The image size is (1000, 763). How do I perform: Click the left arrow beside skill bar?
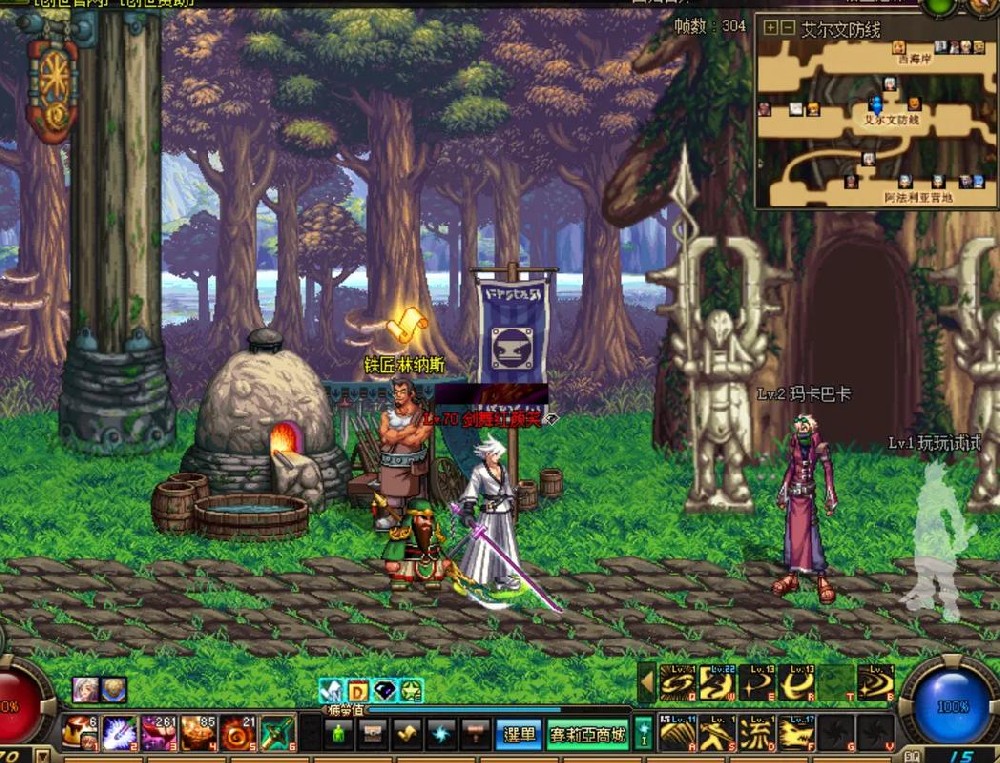[x=646, y=683]
